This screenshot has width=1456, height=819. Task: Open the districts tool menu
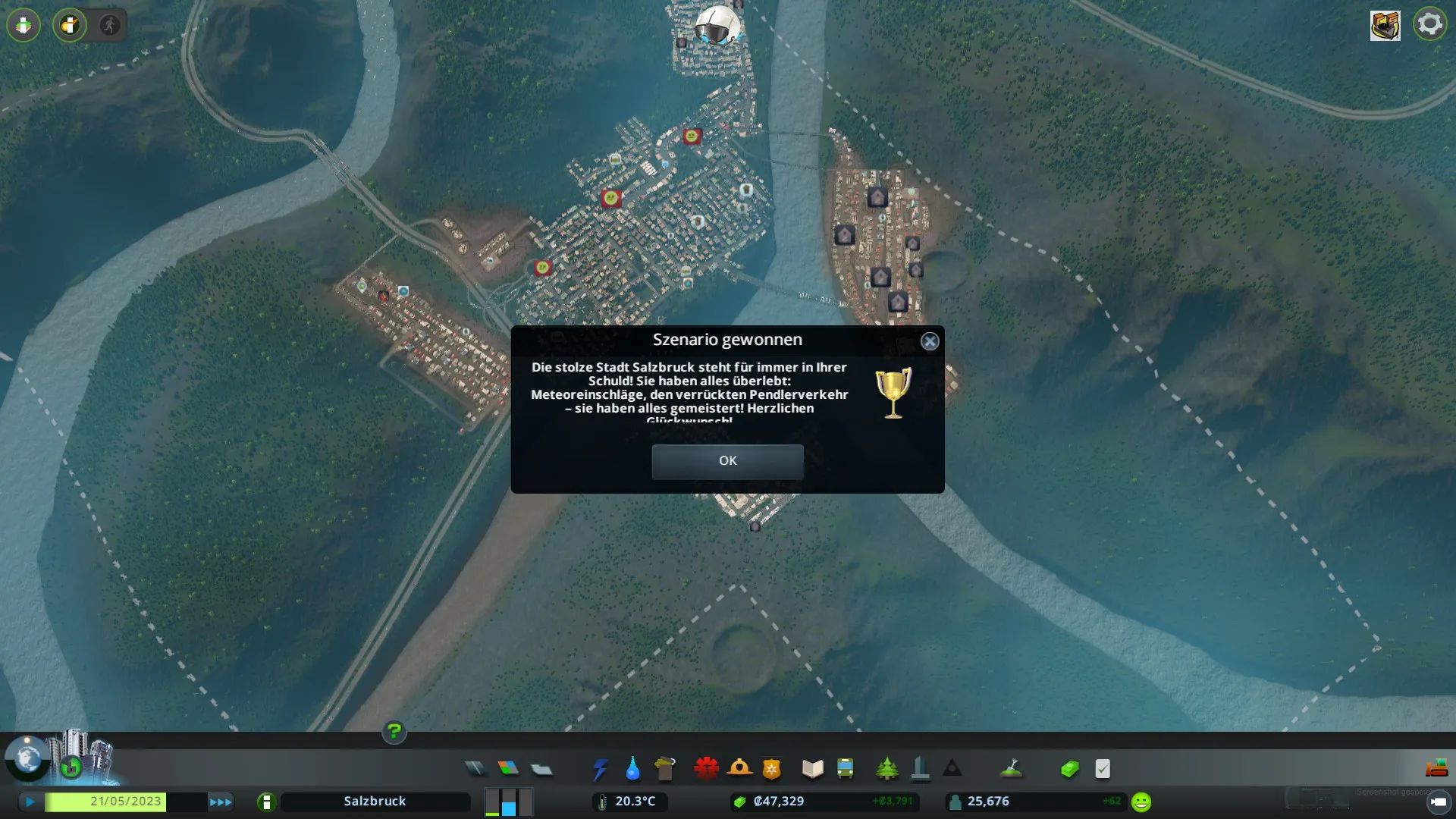tap(541, 769)
